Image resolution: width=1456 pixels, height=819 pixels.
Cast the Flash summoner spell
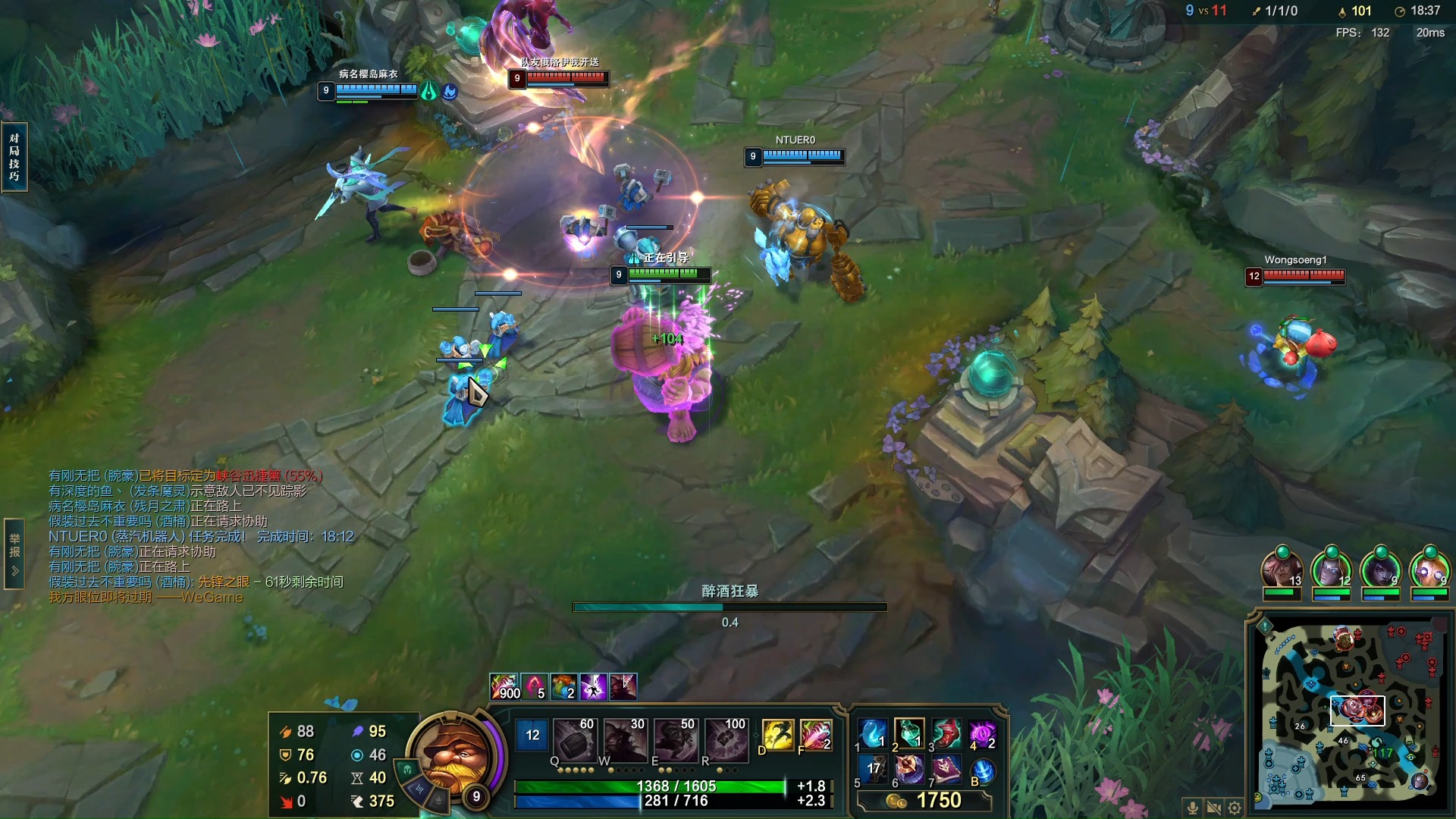[x=777, y=735]
